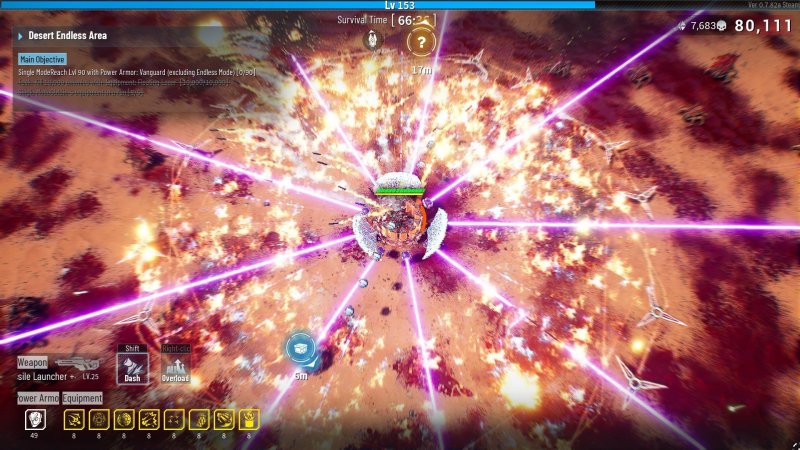Select the blue supply crate waypoint marker

[300, 348]
